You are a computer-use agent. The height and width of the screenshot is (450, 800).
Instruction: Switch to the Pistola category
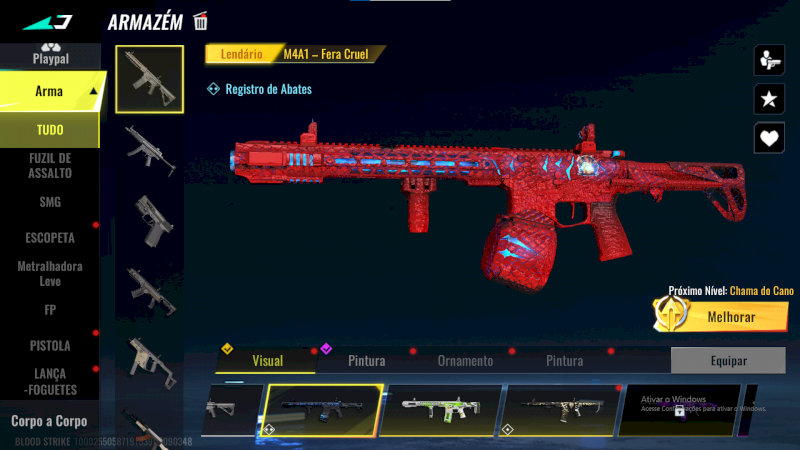tap(50, 345)
